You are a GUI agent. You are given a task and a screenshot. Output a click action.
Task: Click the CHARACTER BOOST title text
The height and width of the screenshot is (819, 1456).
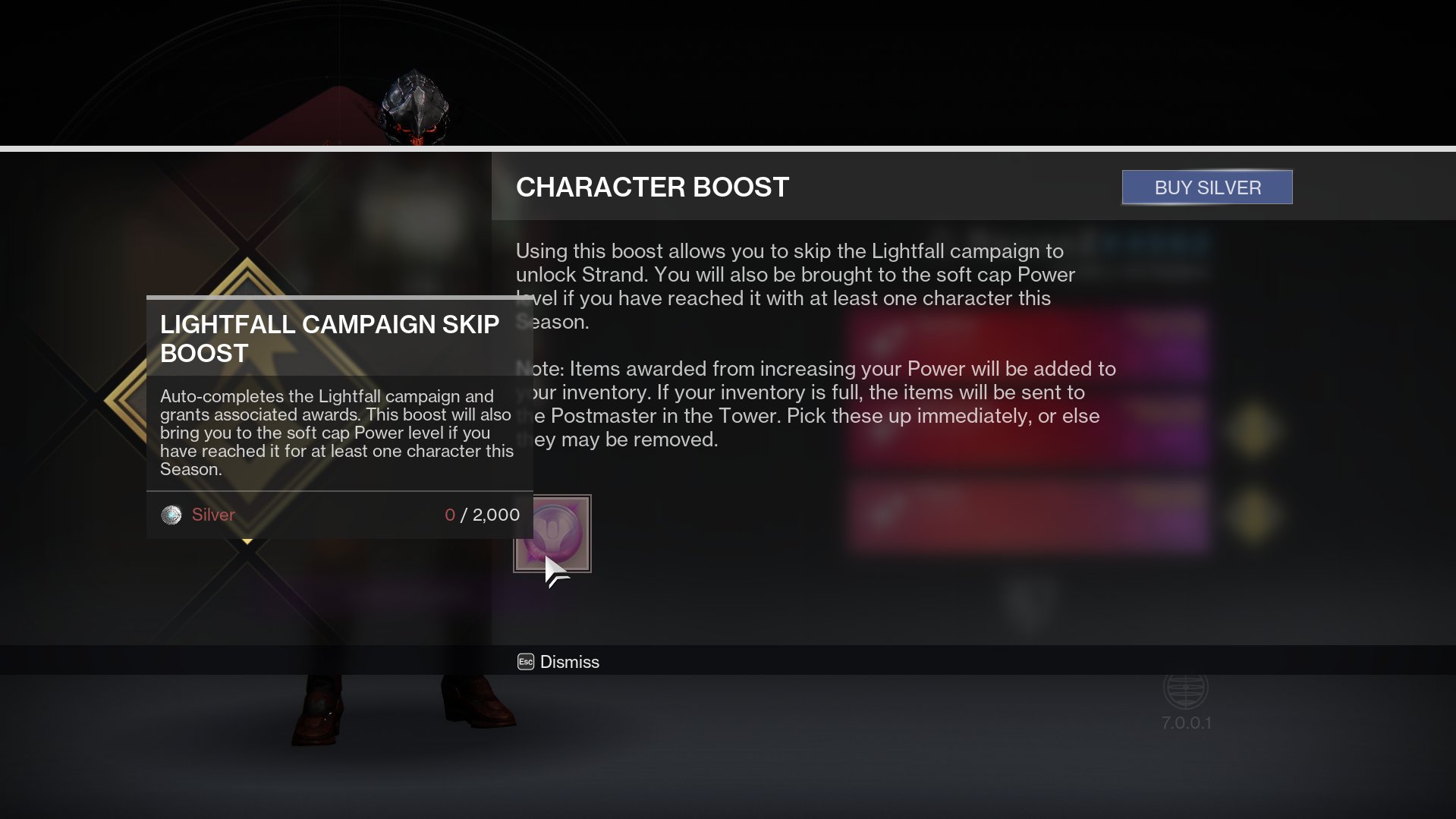pyautogui.click(x=653, y=187)
